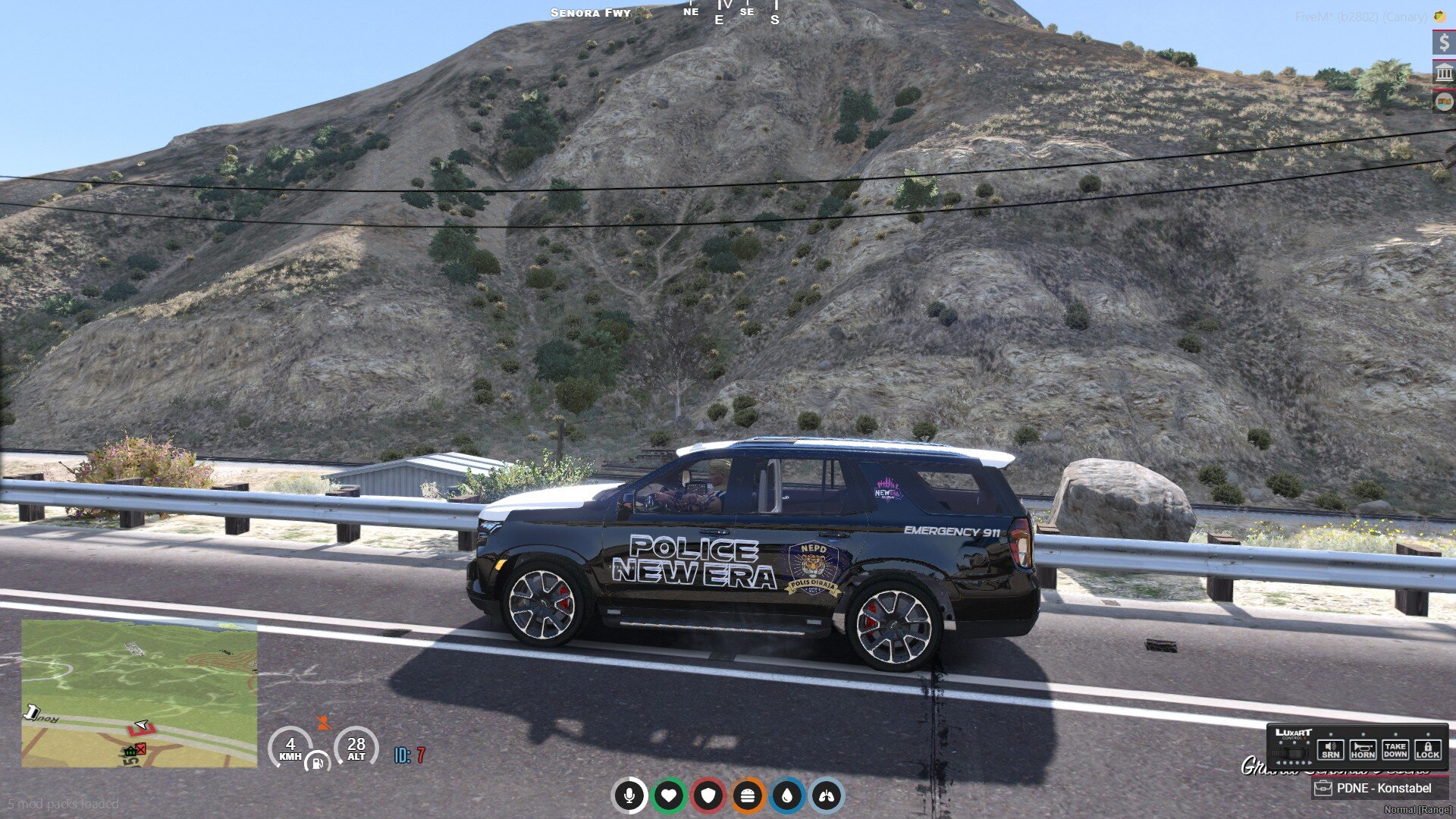
Task: Select the shield armor icon
Action: (708, 795)
